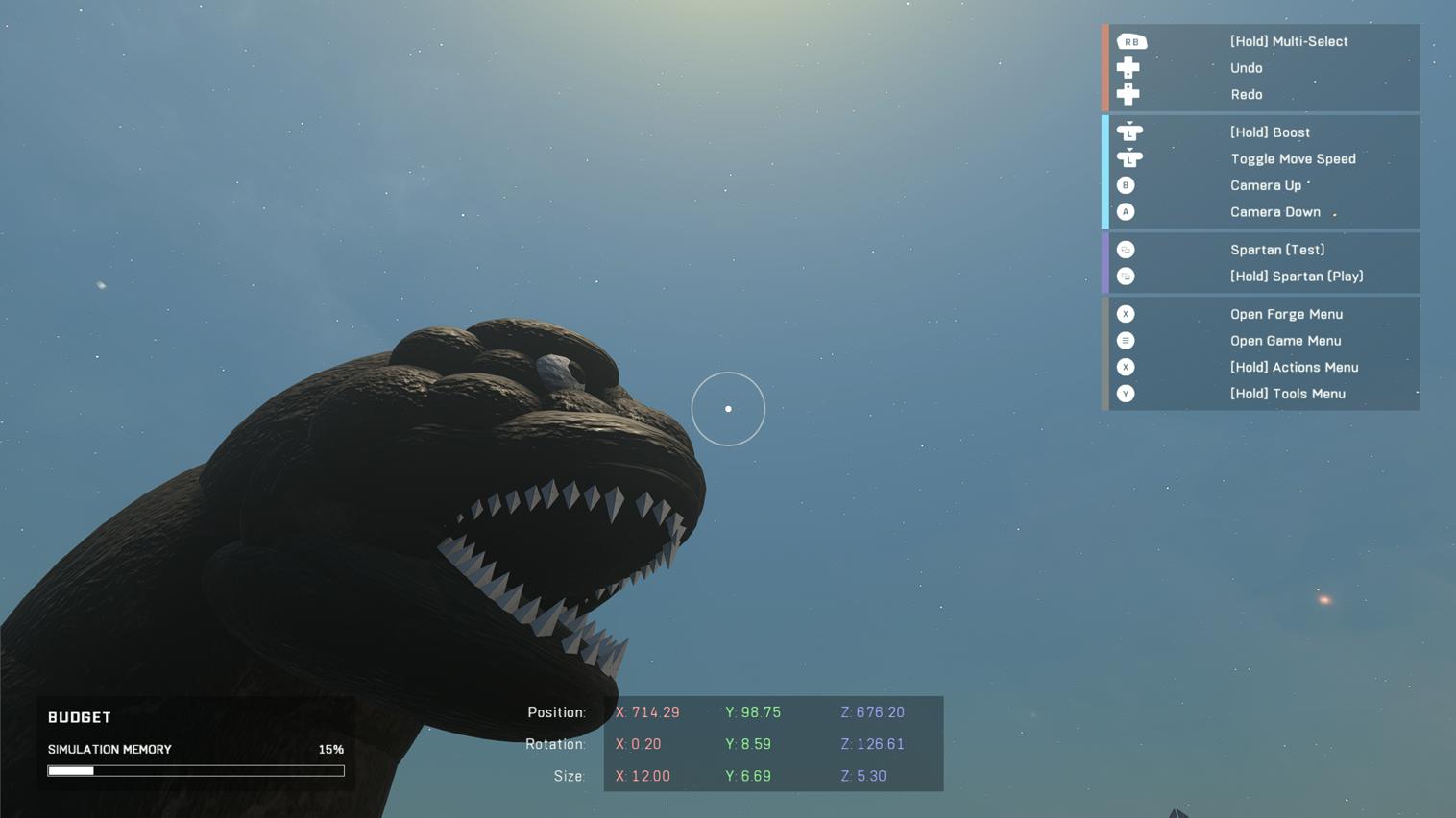Click the Camera Up control entry
The height and width of the screenshot is (818, 1456).
pyautogui.click(x=1265, y=184)
